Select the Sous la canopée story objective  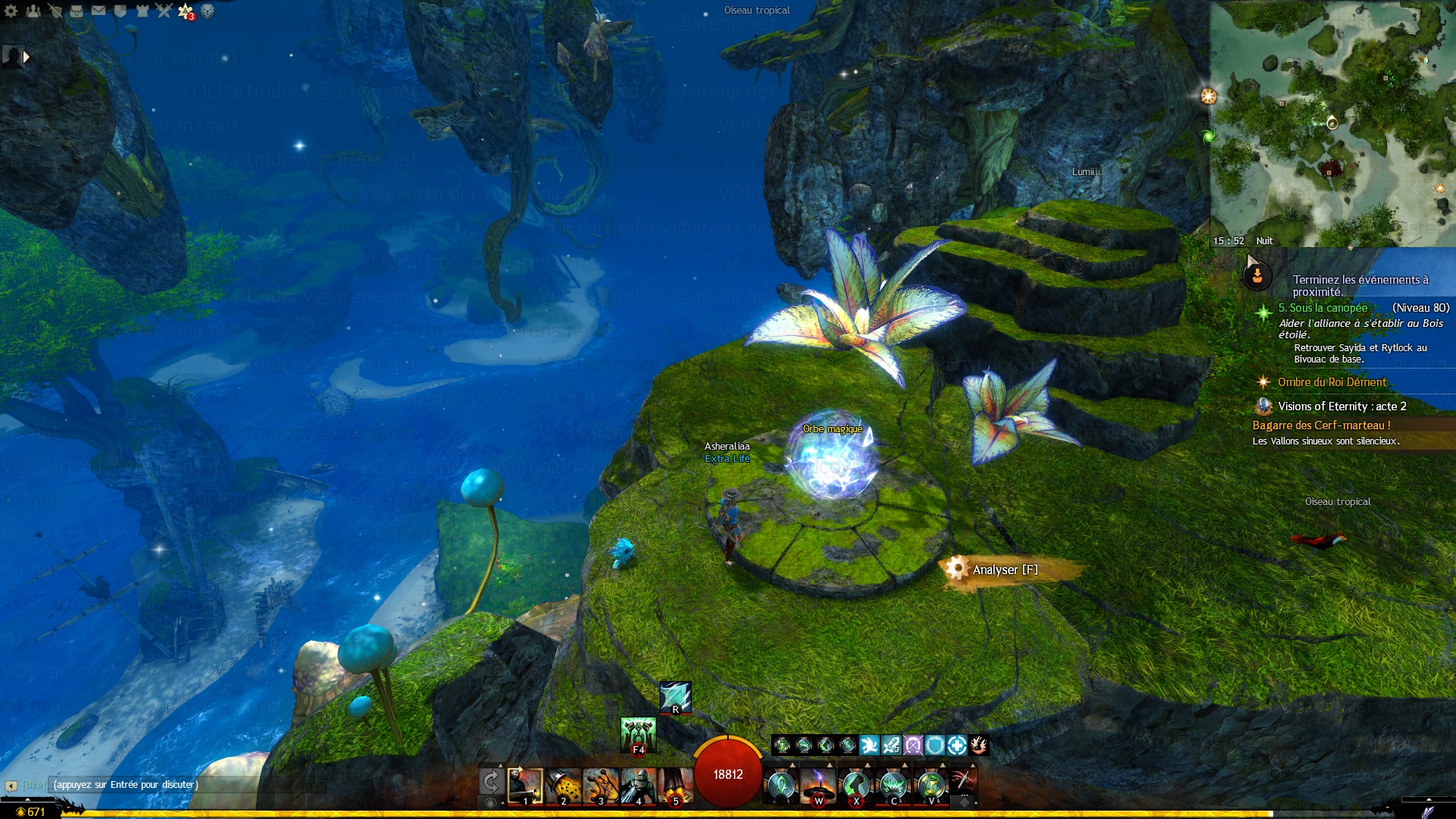(1323, 308)
